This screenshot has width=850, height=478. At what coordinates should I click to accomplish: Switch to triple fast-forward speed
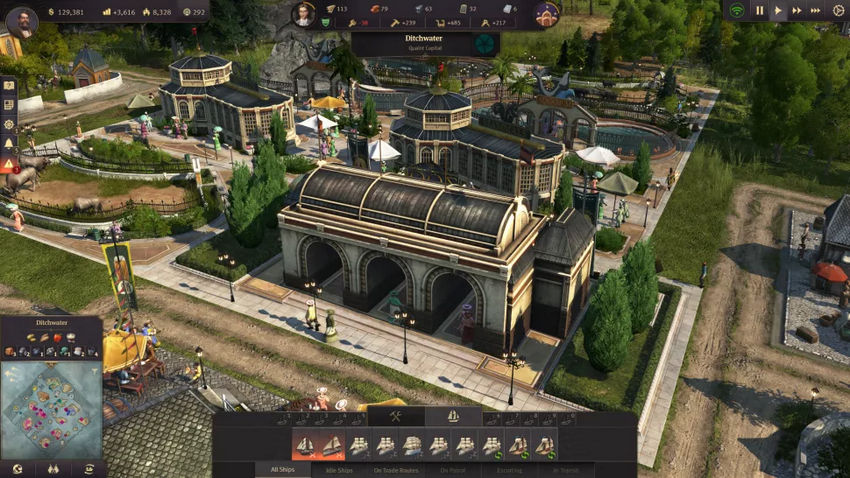pyautogui.click(x=816, y=11)
